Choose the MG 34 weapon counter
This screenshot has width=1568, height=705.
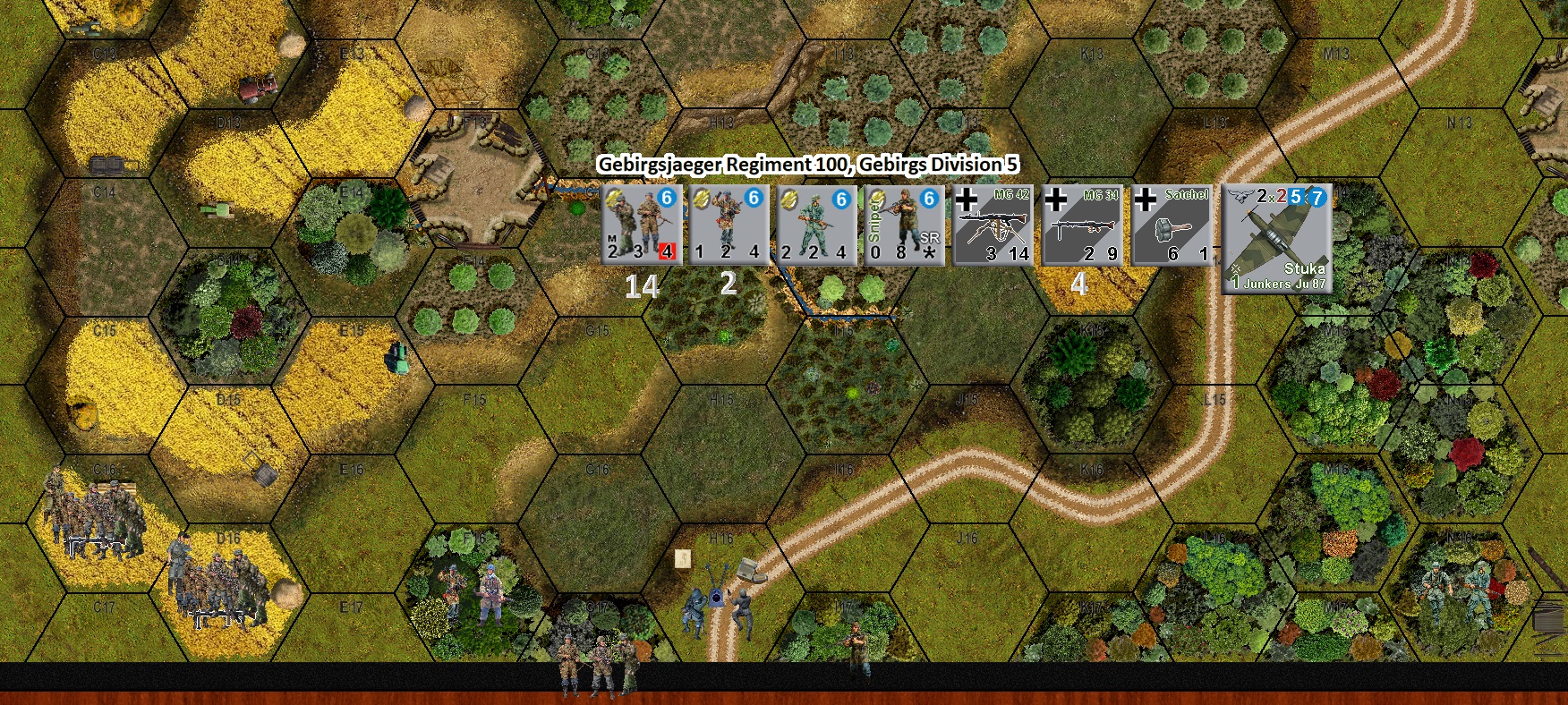tap(1081, 225)
